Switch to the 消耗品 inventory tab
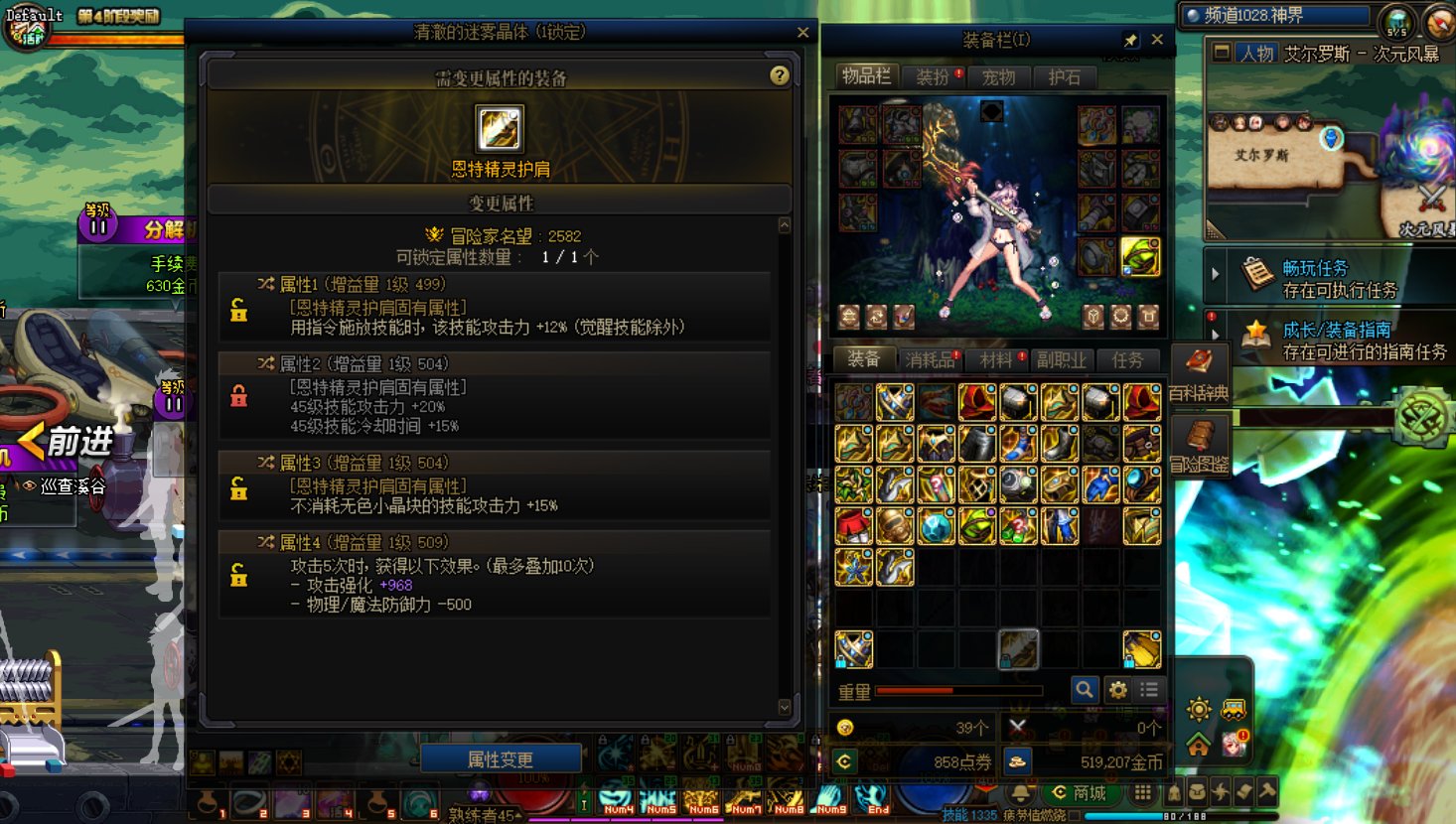 tap(932, 359)
